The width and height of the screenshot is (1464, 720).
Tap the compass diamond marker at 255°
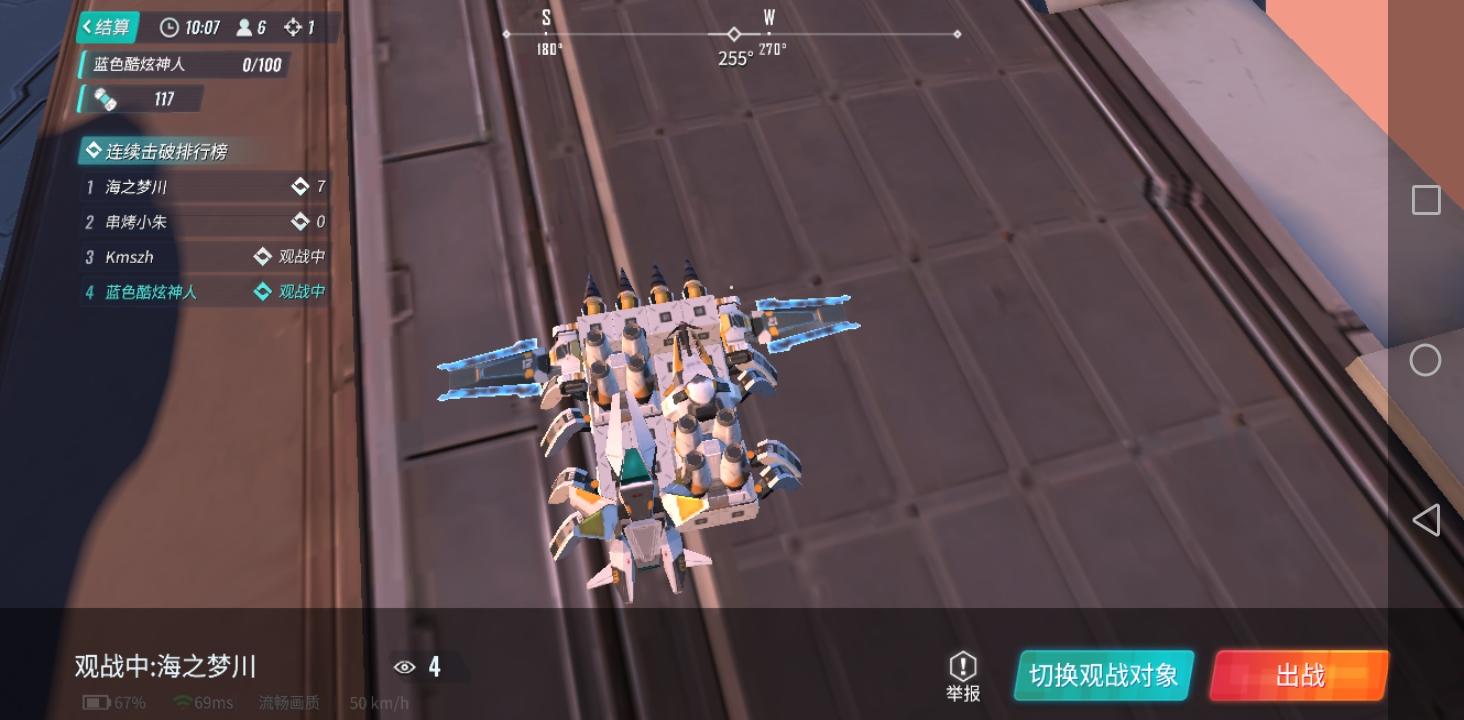[x=733, y=33]
